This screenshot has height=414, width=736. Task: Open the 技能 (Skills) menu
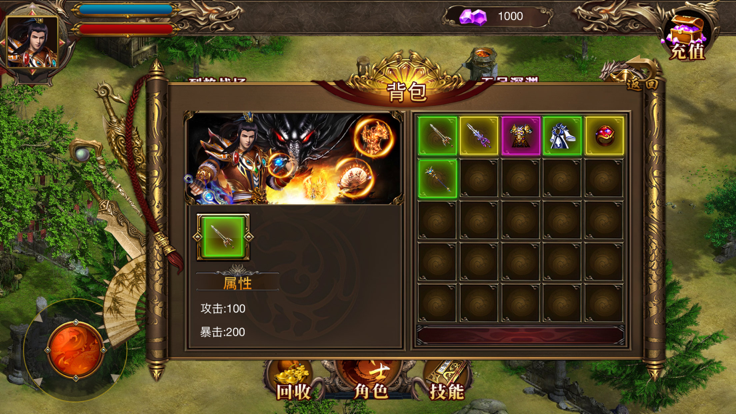pos(446,381)
